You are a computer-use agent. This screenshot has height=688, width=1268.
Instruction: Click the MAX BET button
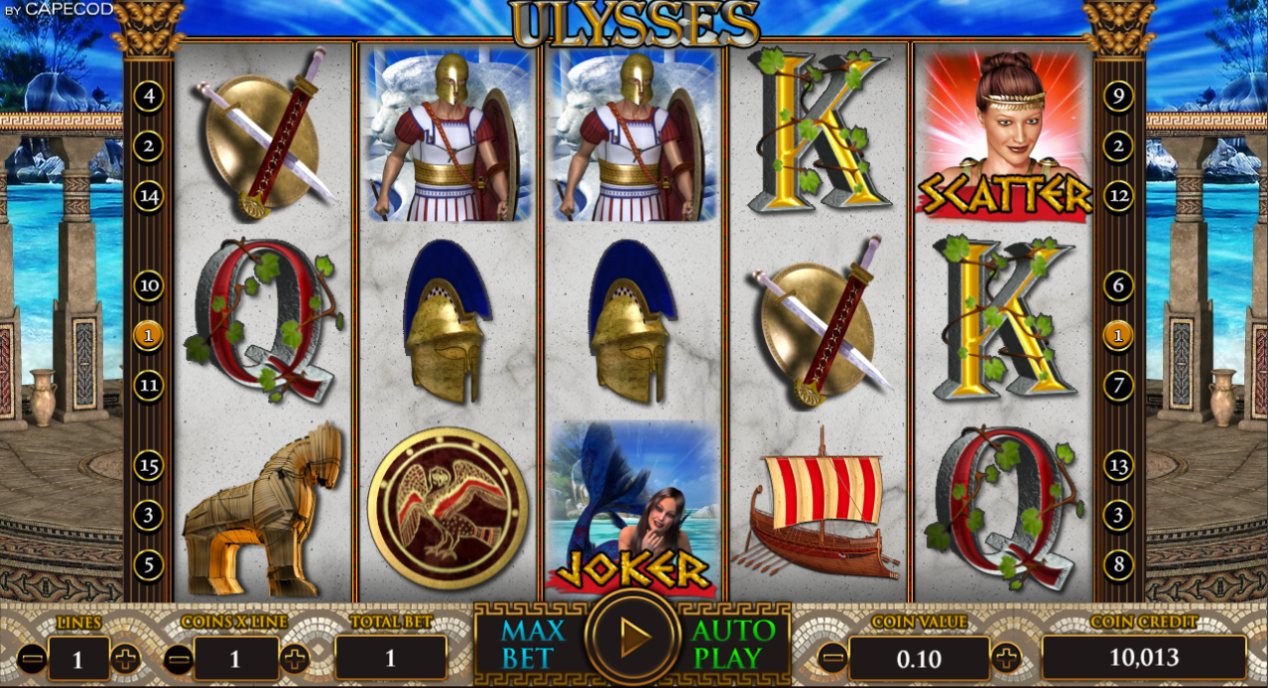coord(533,644)
